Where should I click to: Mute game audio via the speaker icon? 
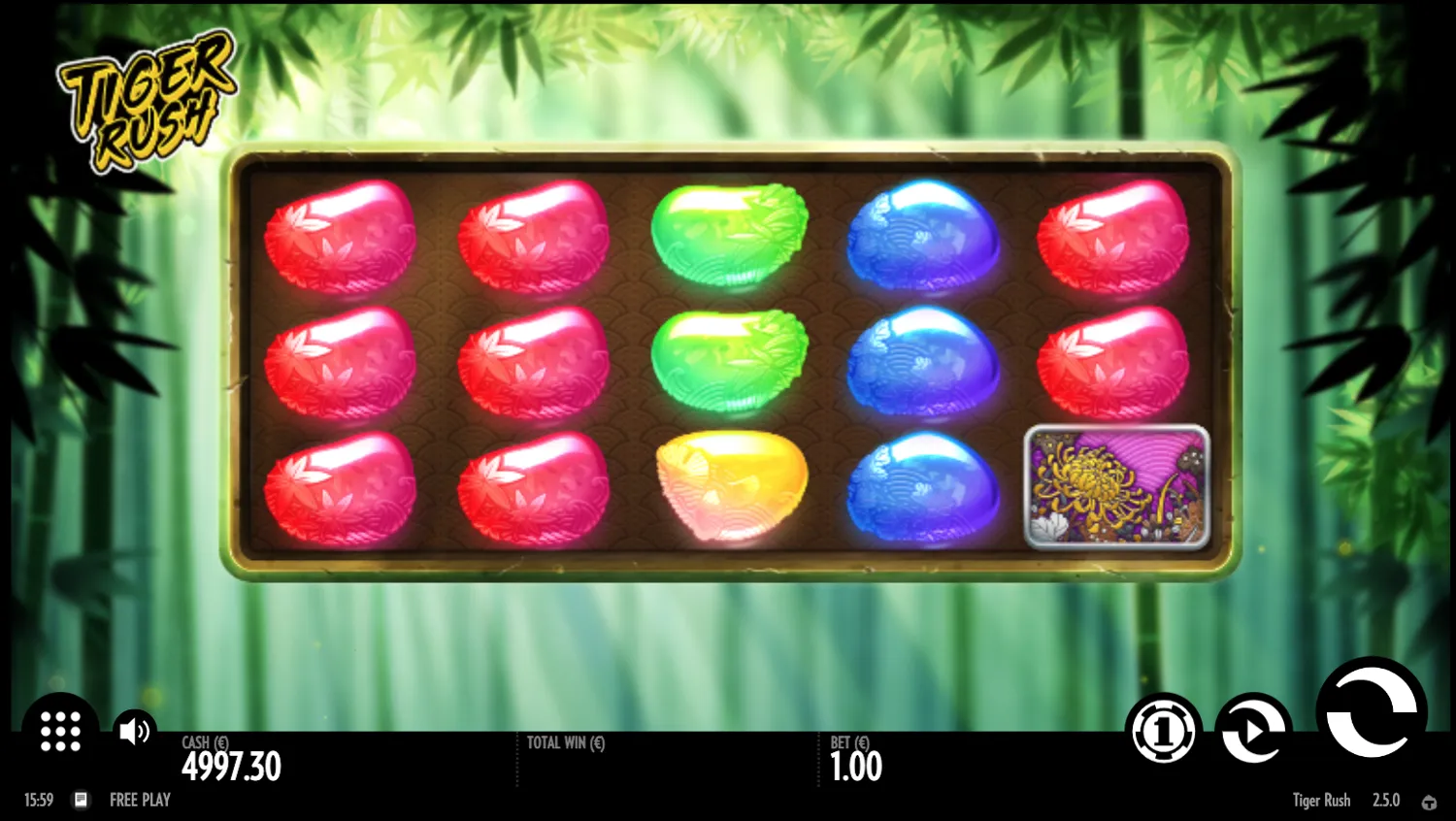tap(134, 731)
